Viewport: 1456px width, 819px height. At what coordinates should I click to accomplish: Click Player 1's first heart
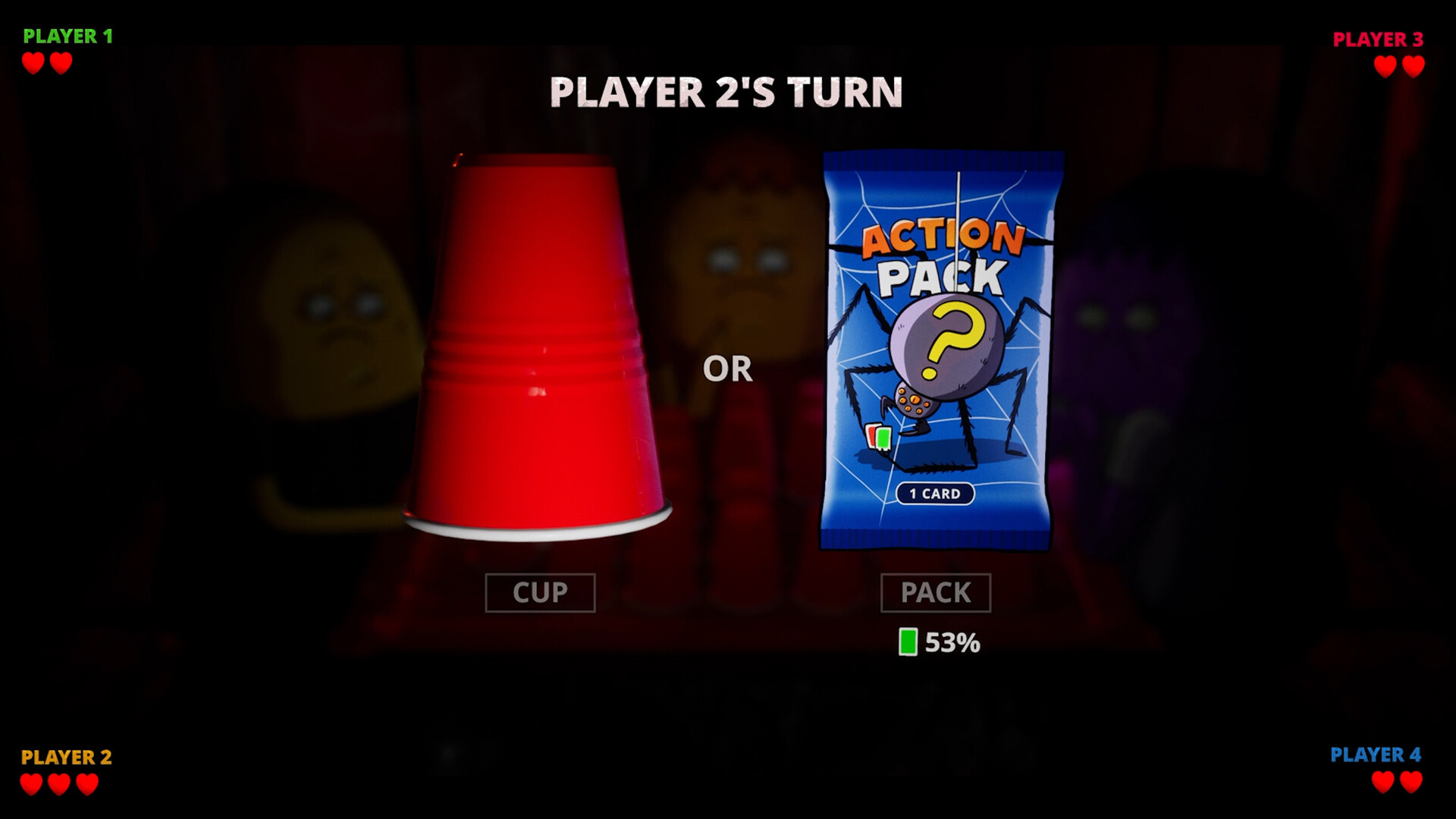point(33,64)
